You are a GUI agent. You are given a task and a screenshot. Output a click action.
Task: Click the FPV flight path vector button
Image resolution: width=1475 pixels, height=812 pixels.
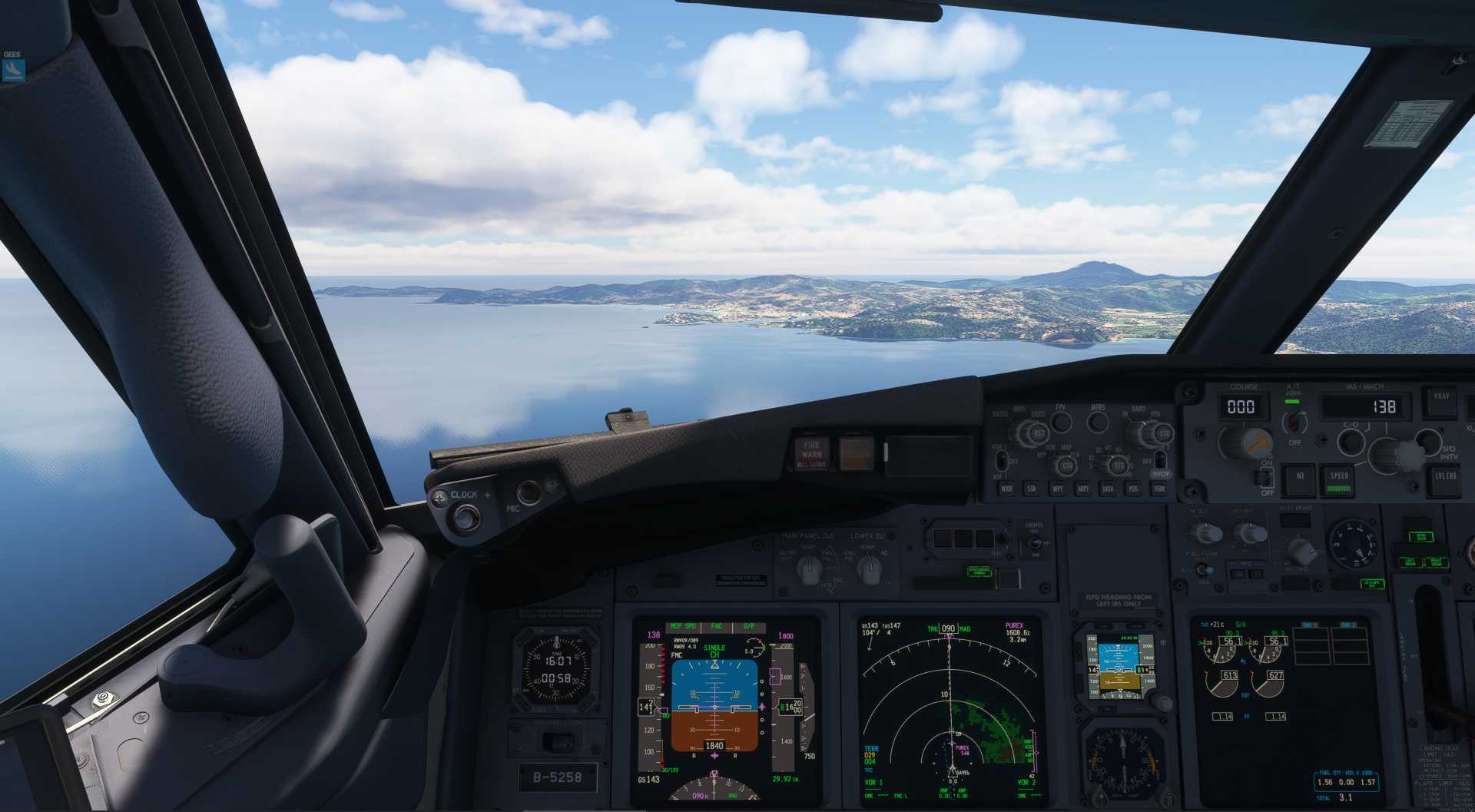pos(1061,421)
